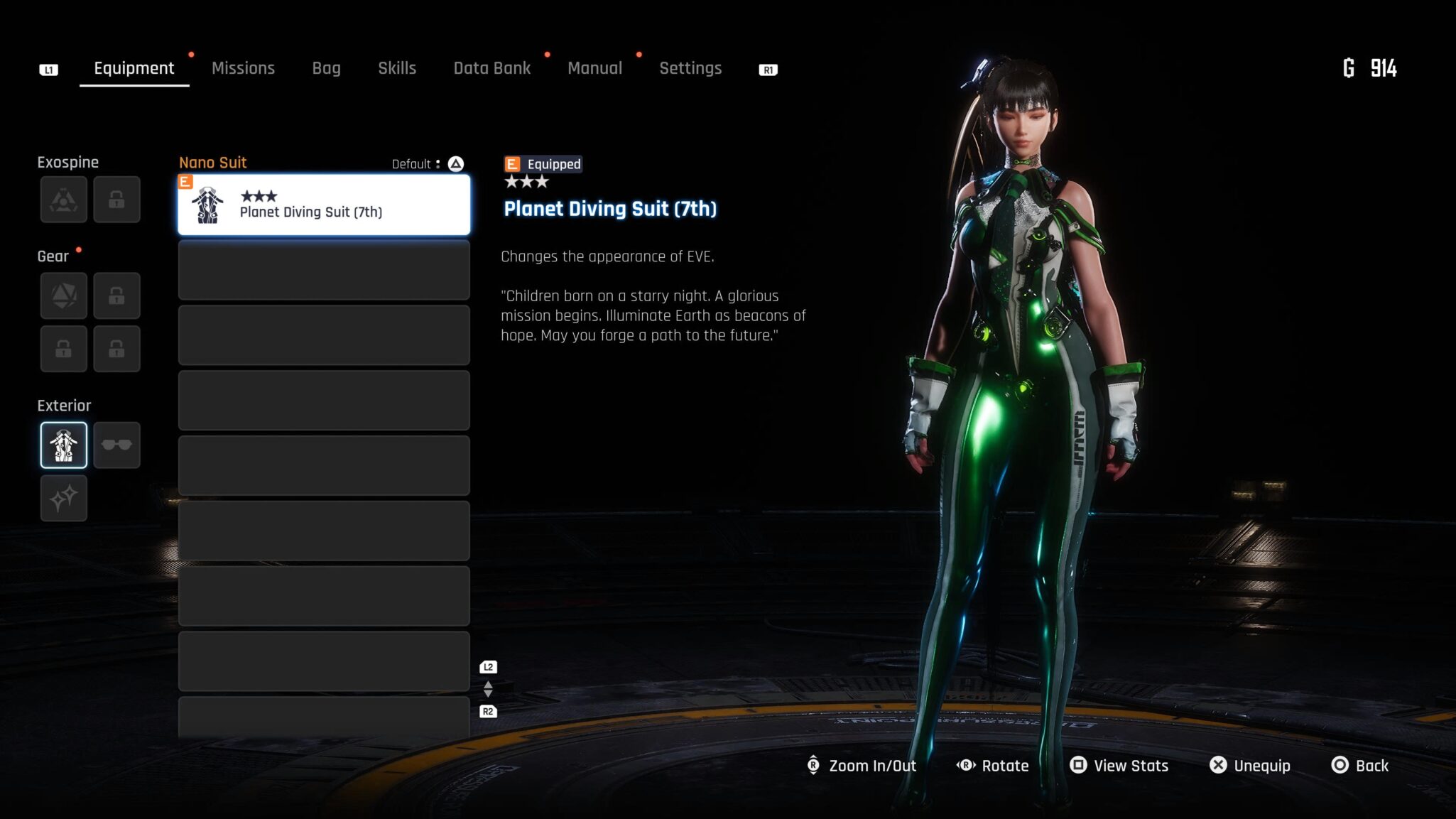
Task: Open the glasses exterior slot
Action: click(x=116, y=445)
